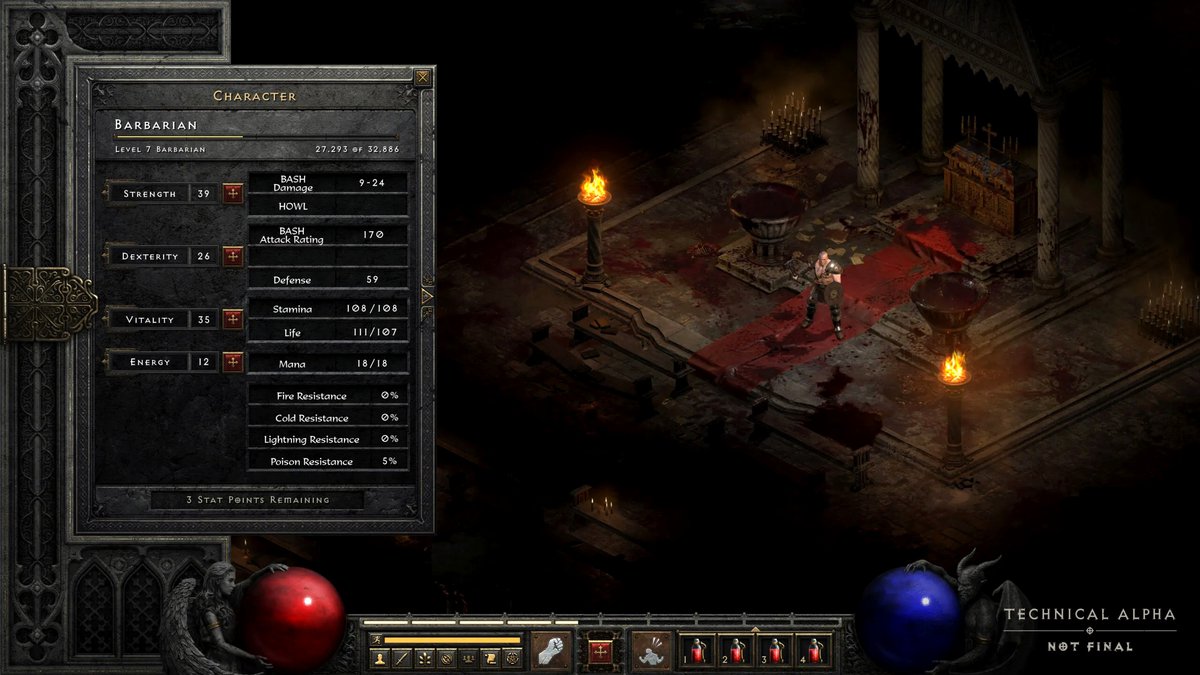
Task: Toggle the run/walk icon beside the stamina bar
Action: pos(376,640)
